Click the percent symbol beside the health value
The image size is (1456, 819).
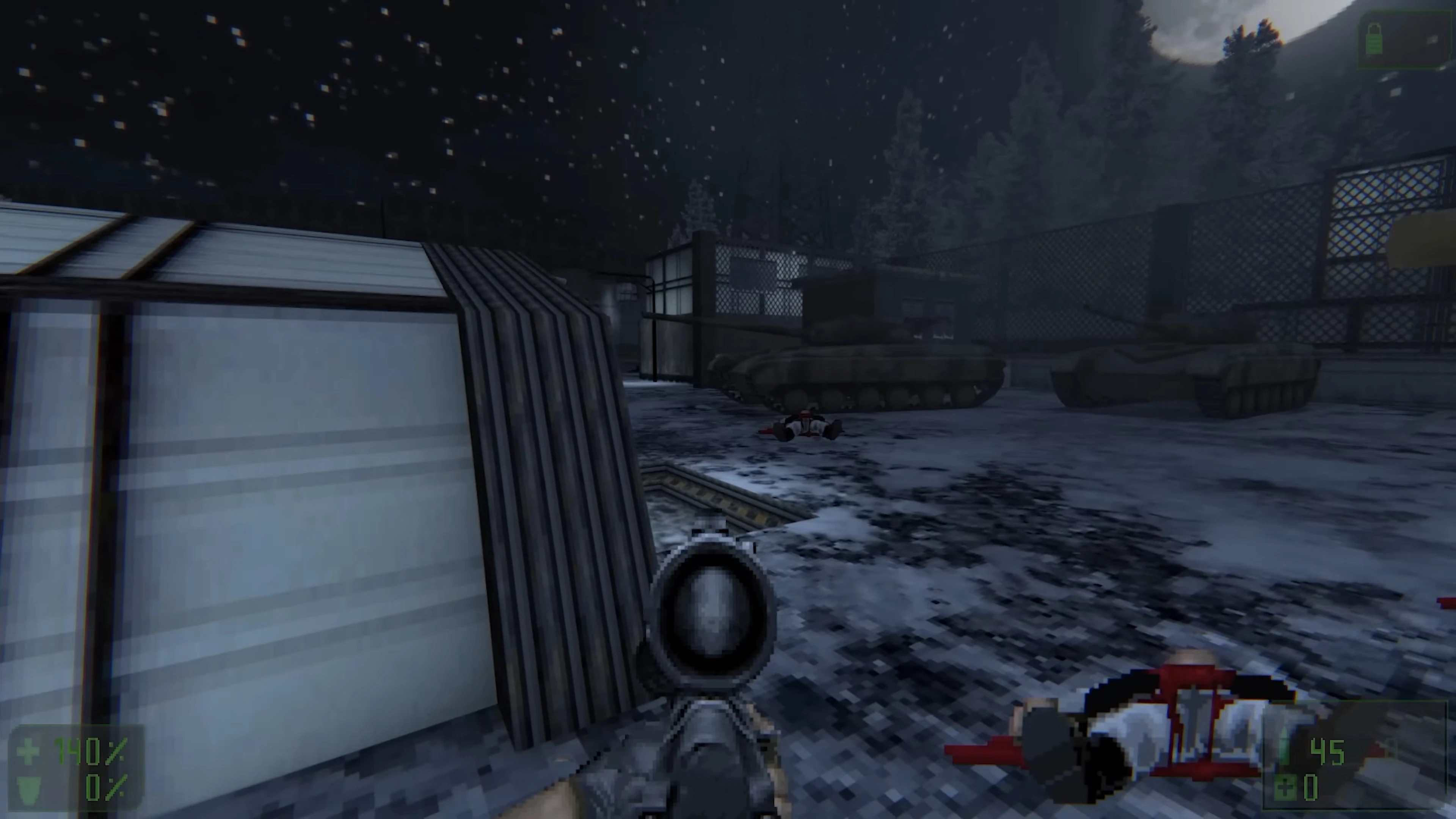(x=116, y=751)
